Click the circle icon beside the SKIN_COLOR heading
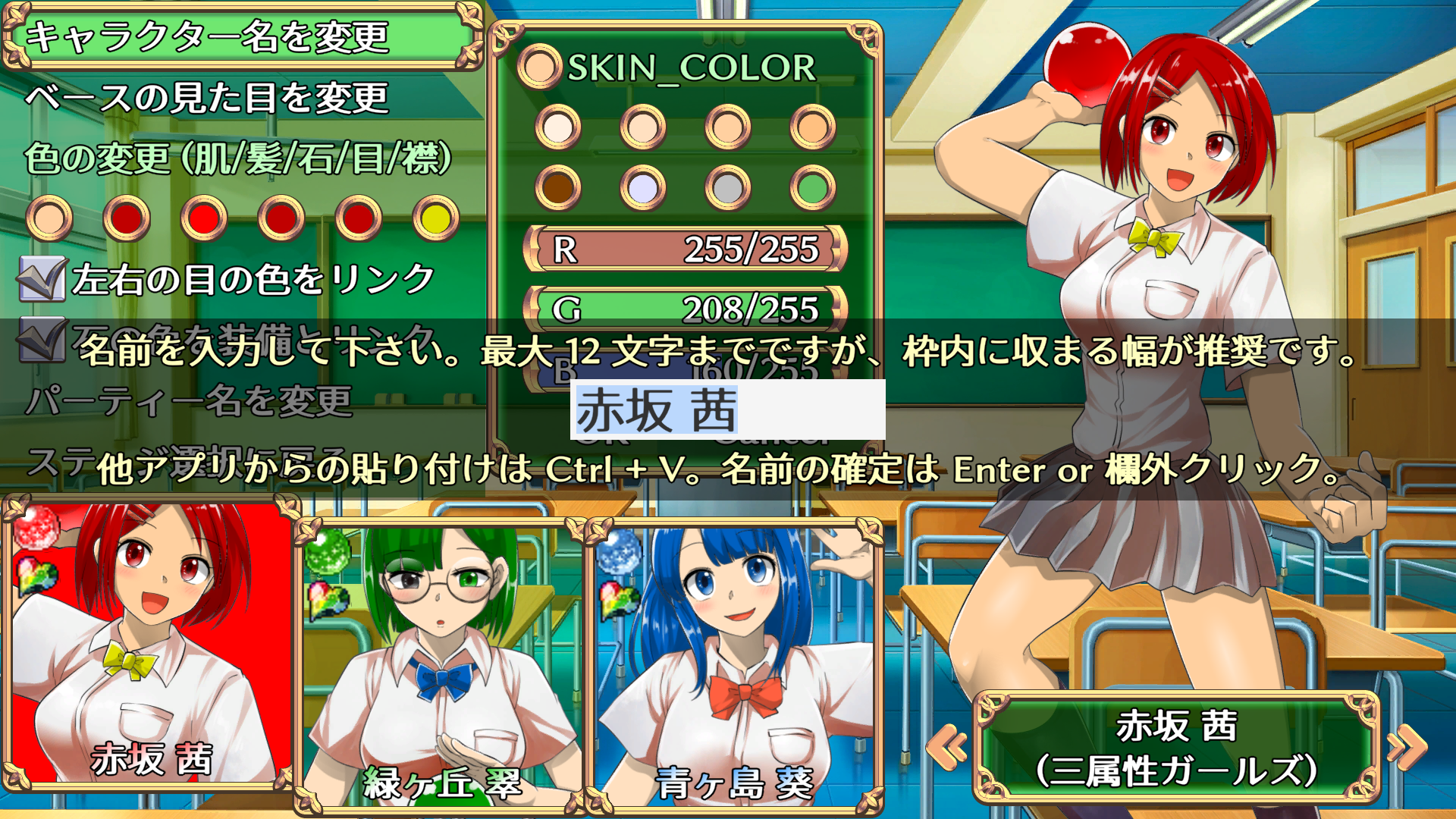Viewport: 1456px width, 819px height. pos(540,67)
